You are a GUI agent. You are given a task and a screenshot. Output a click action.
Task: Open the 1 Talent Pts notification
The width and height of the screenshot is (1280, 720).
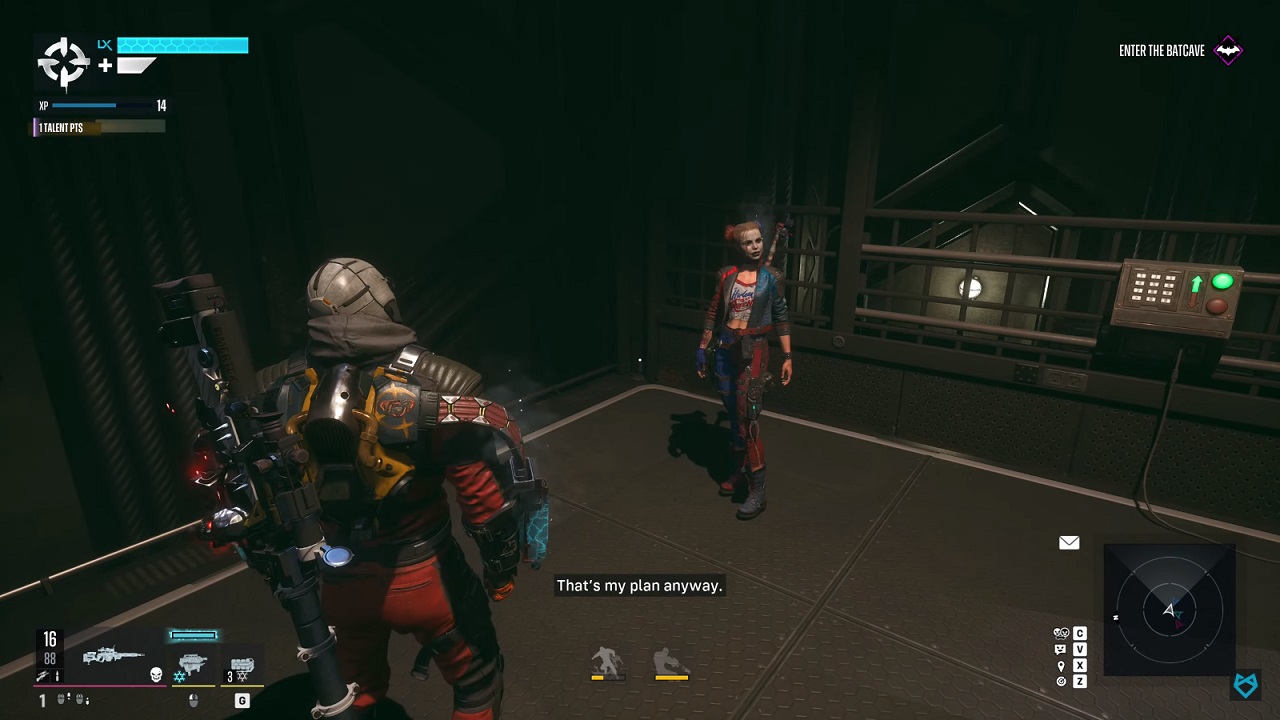click(x=98, y=127)
